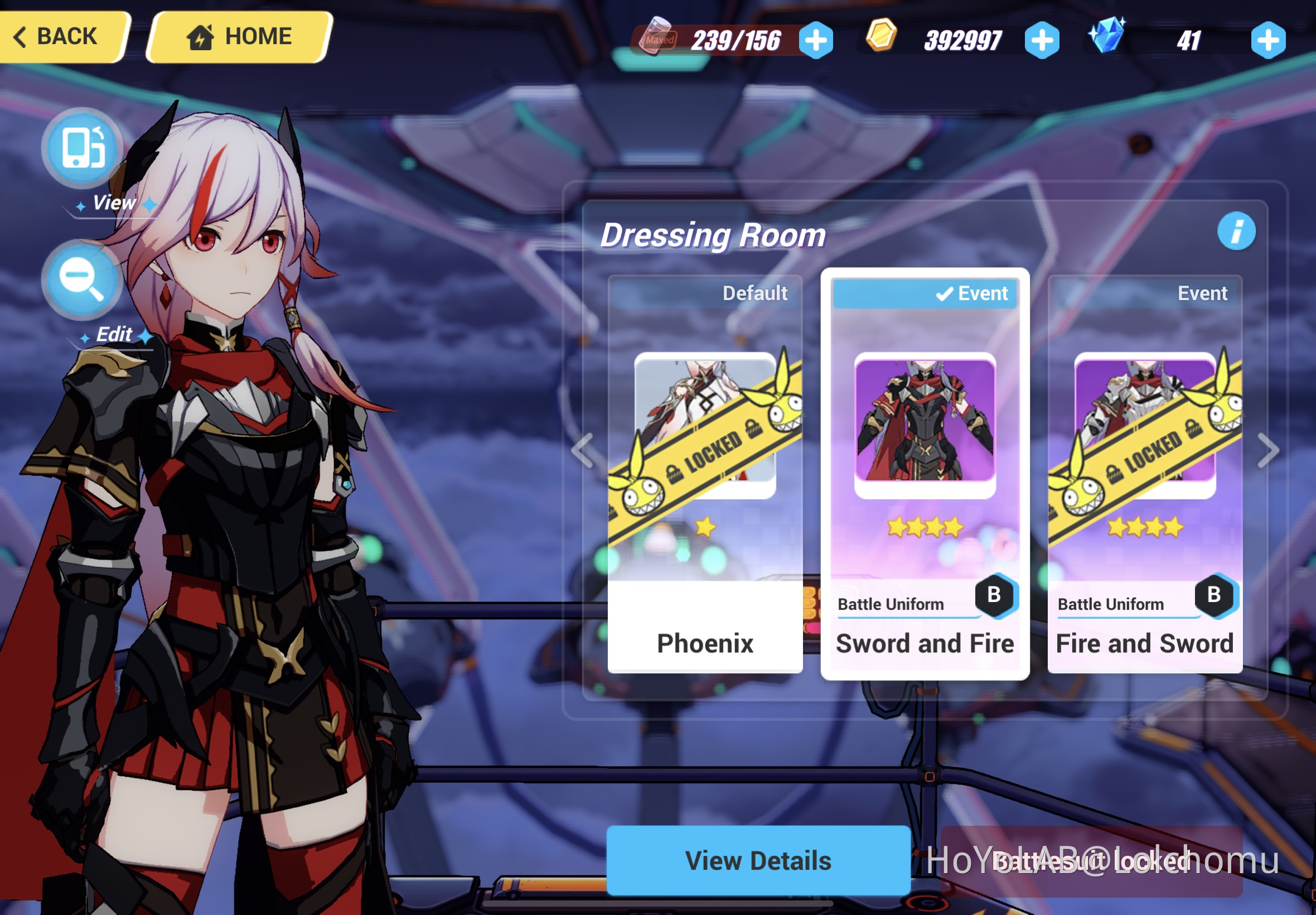Screen dimensions: 1316x915
Task: Open the Dressing Room info icon
Action: point(1237,231)
